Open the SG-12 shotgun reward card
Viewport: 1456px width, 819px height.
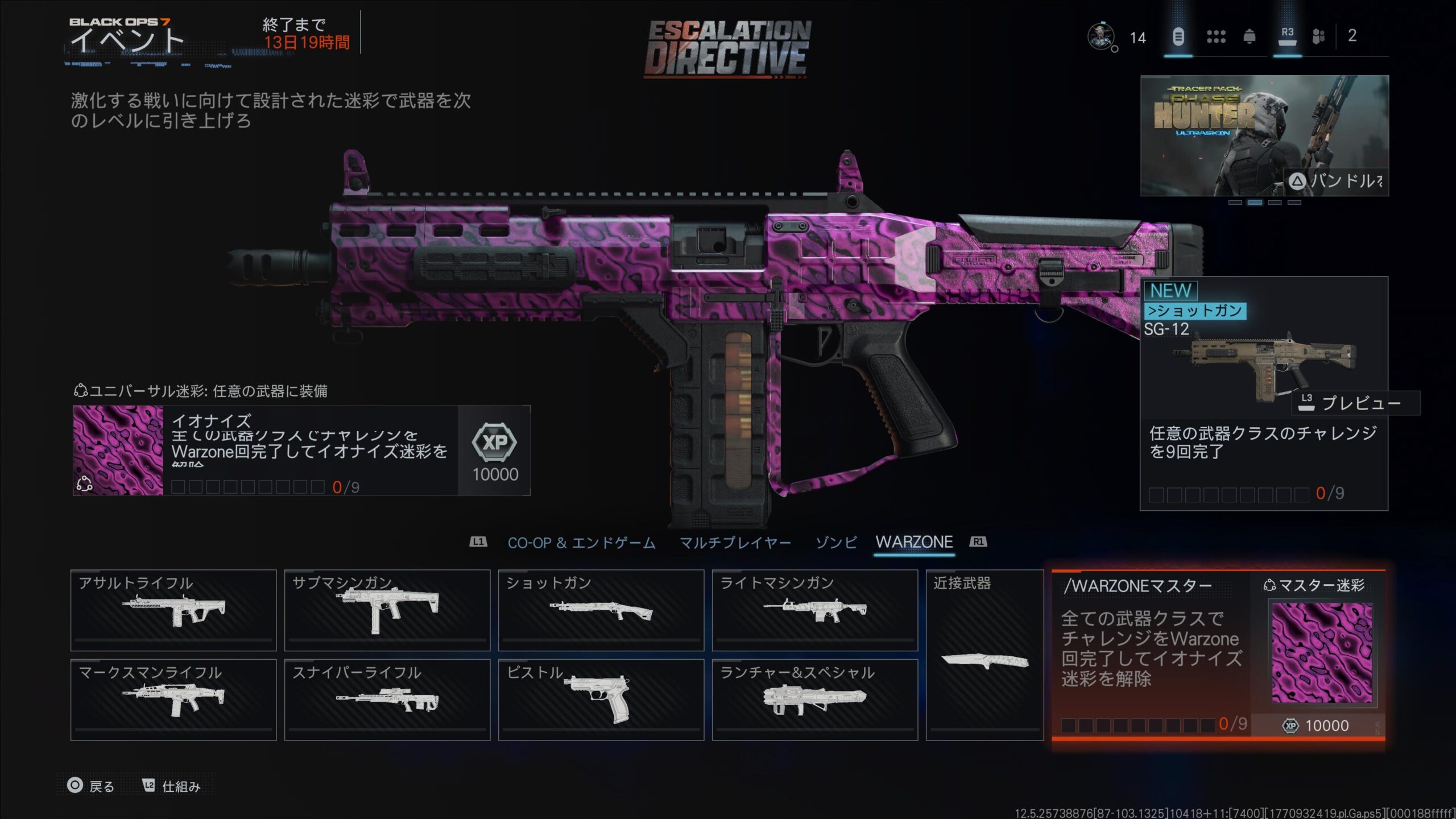point(1264,394)
